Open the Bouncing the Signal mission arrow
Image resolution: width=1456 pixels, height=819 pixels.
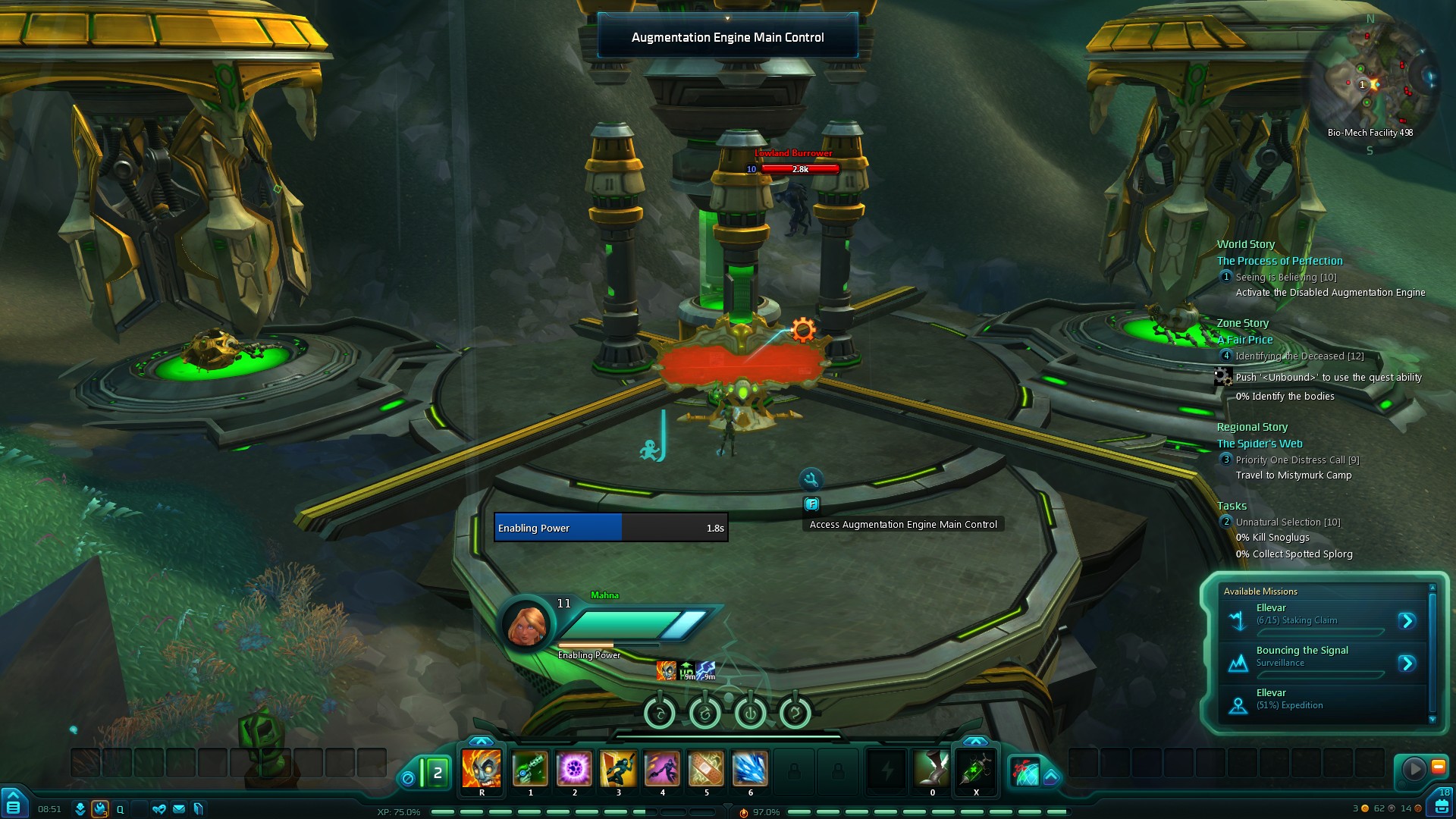[x=1407, y=664]
